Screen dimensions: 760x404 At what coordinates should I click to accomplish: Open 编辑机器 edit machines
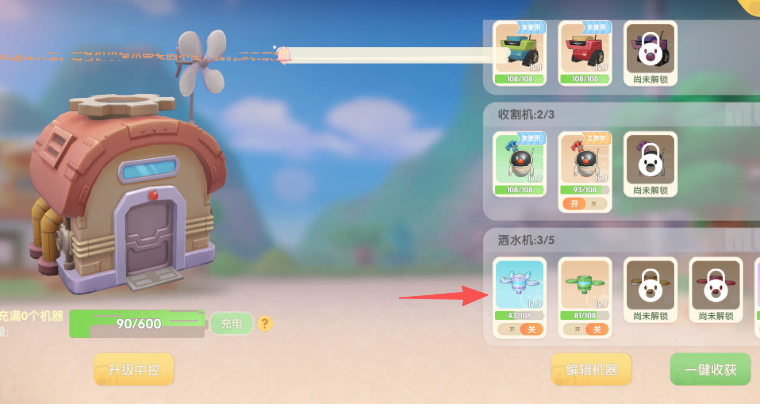pos(591,369)
